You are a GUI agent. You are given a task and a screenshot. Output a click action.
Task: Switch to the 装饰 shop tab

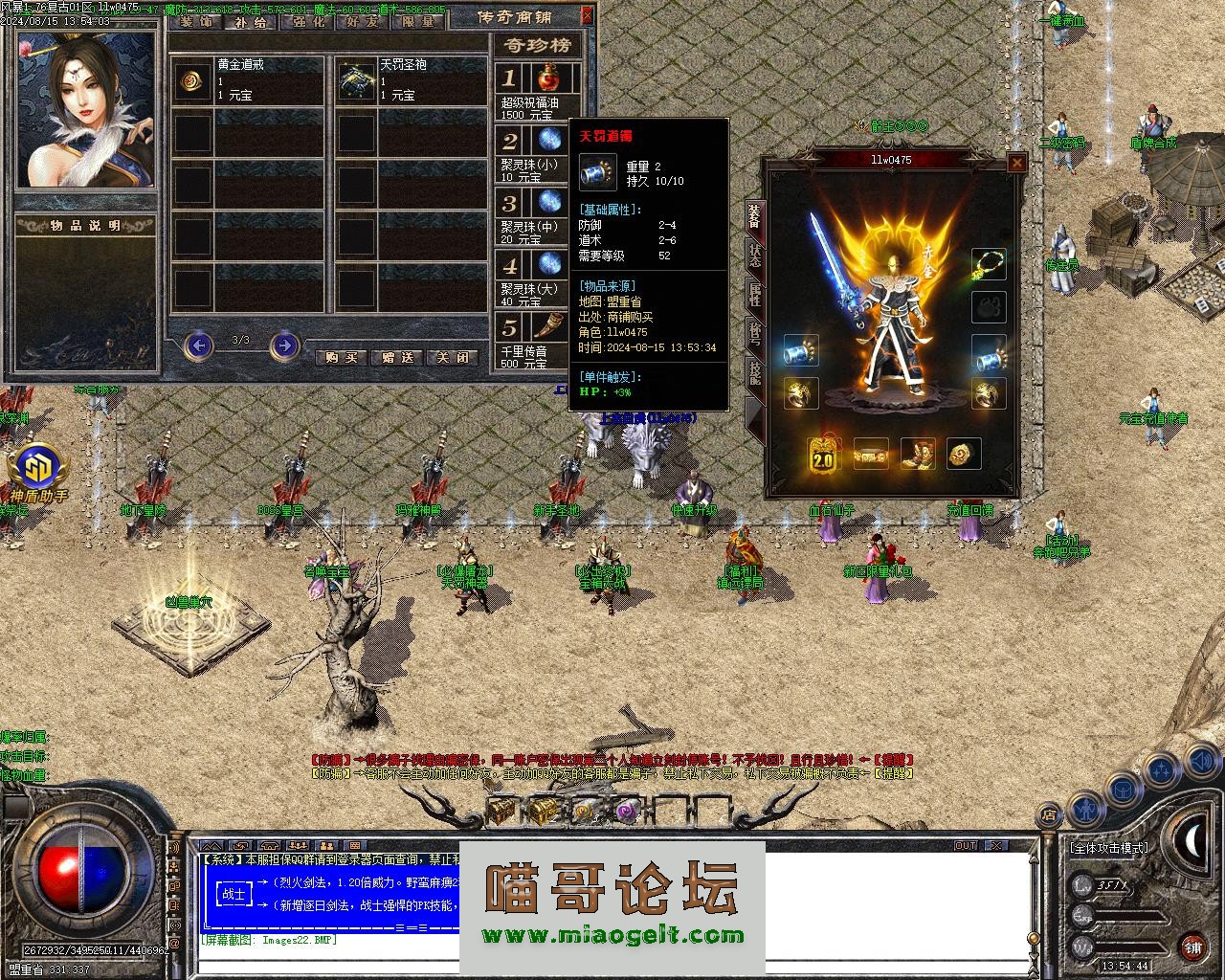196,22
